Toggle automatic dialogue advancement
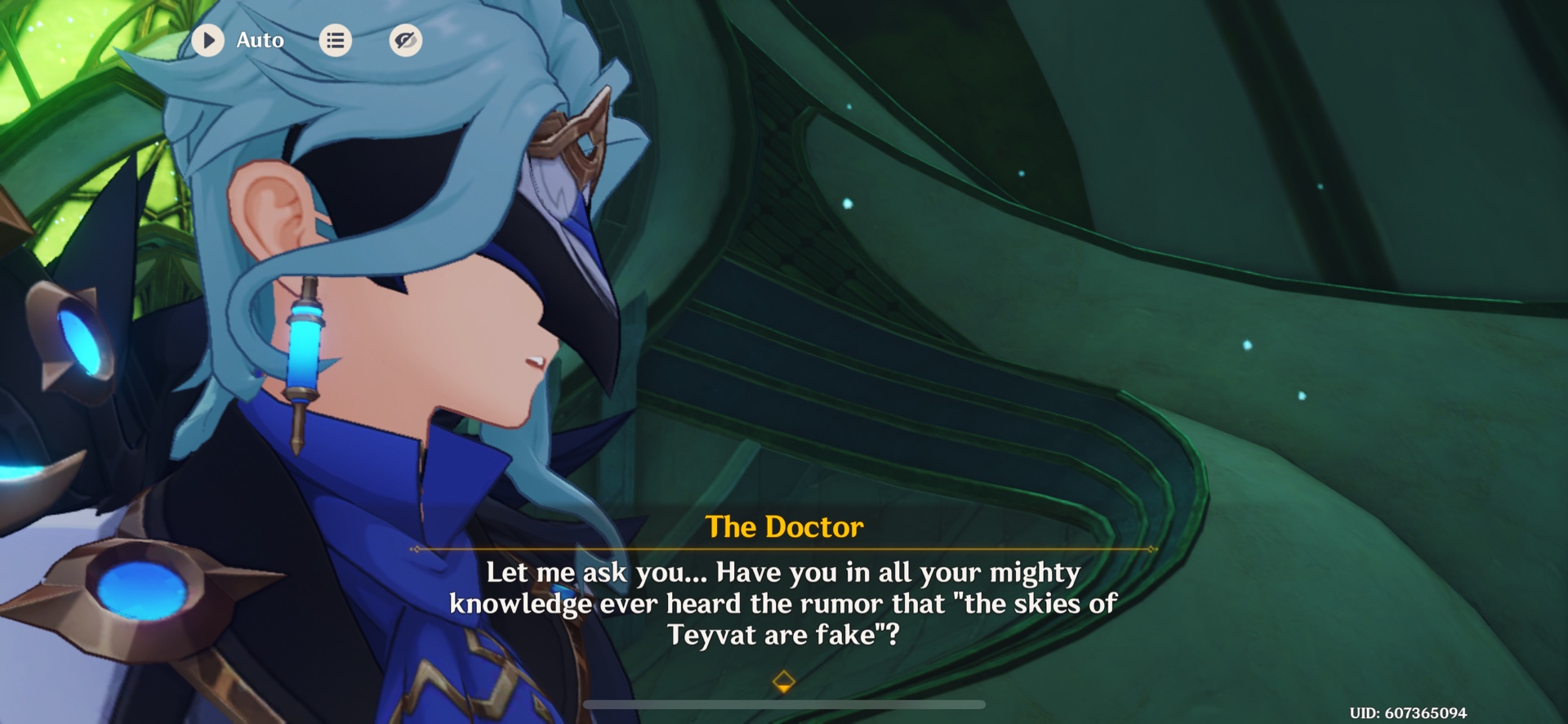Screen dimensions: 1568x724 (x=209, y=39)
